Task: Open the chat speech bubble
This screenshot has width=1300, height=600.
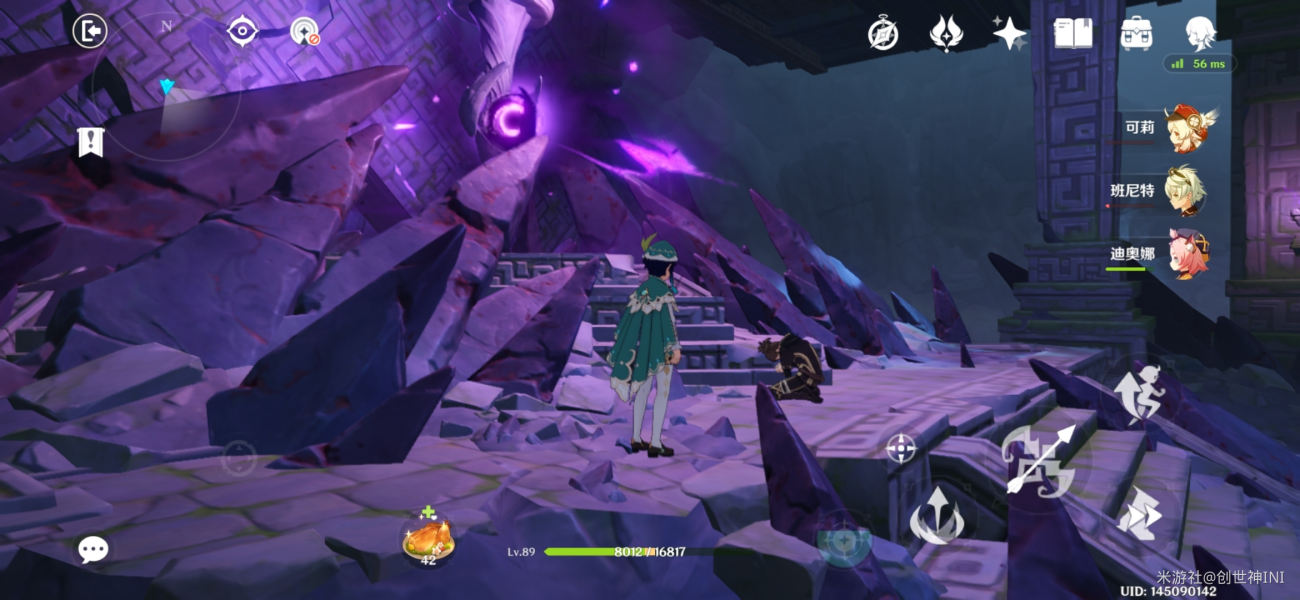Action: [93, 548]
